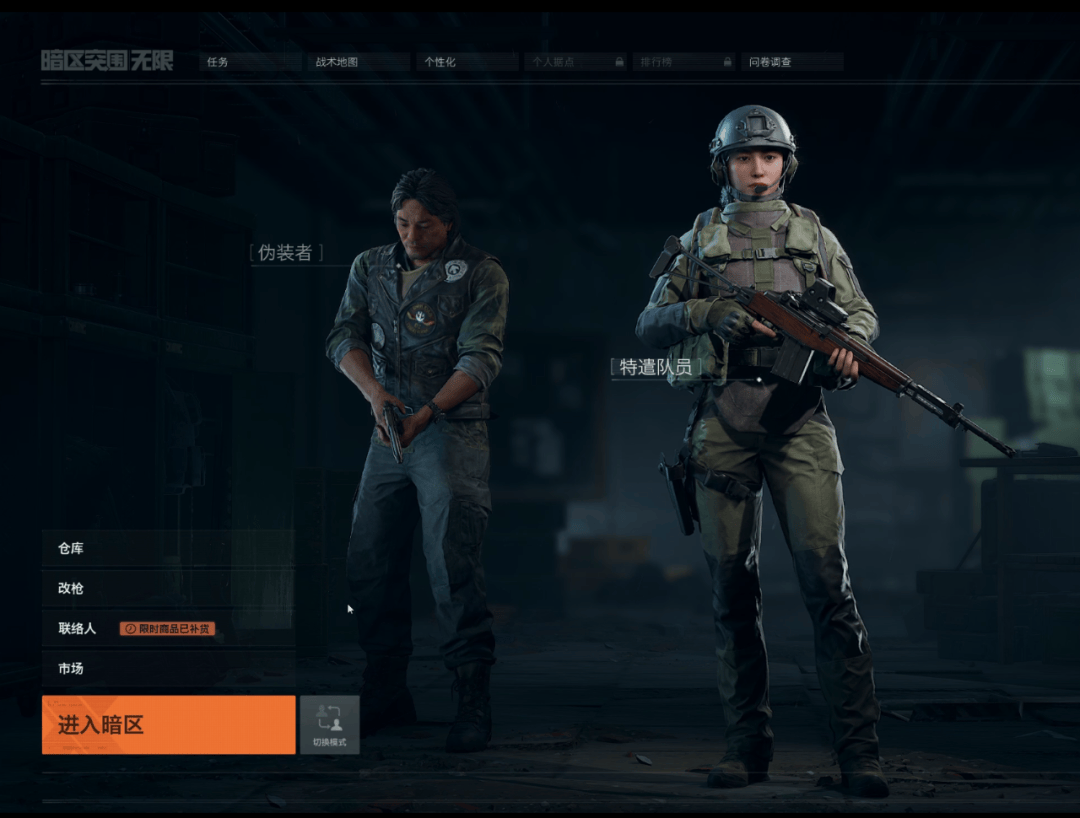Click the locked 排行榜 leaderboard tab
Viewport: 1080px width, 818px height.
pyautogui.click(x=685, y=62)
